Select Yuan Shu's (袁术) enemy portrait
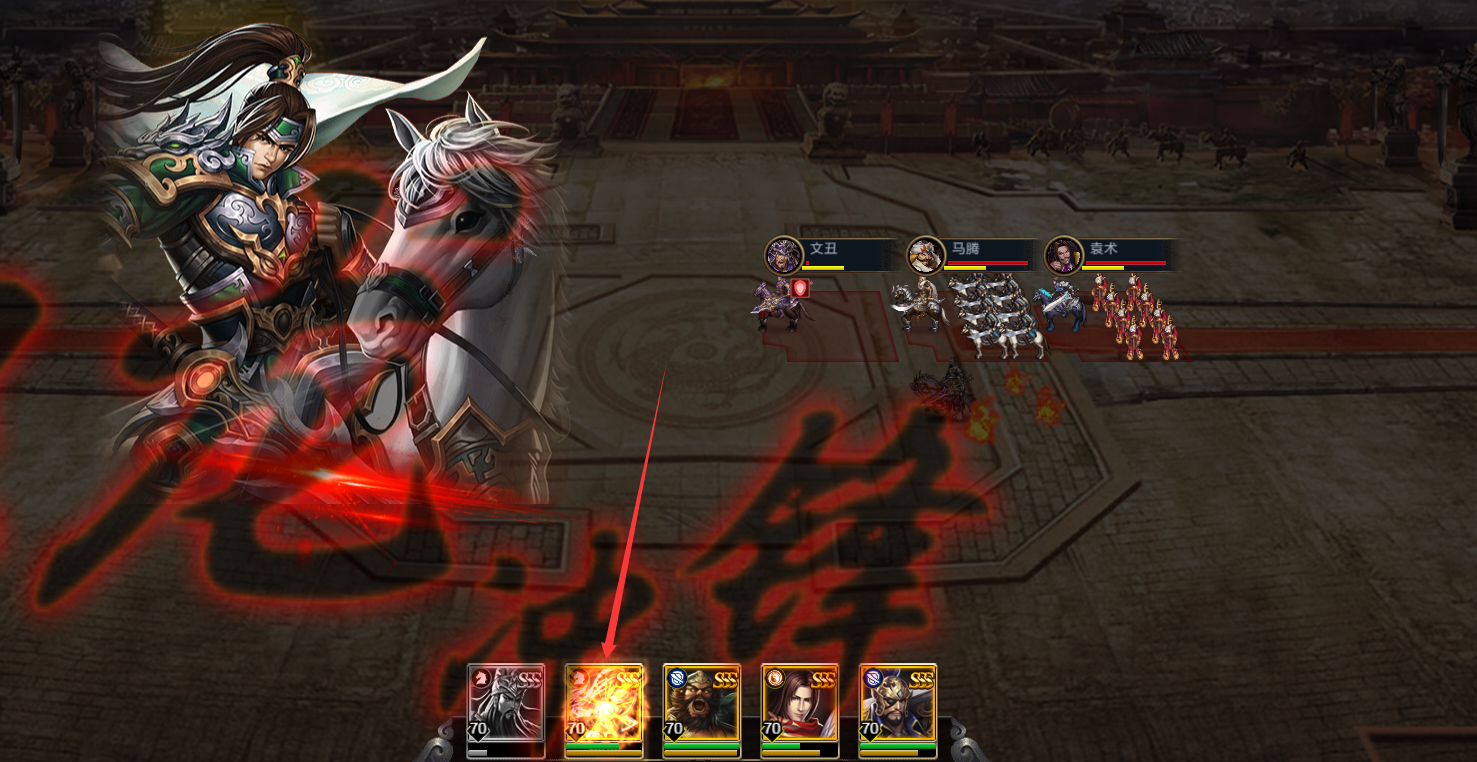 click(1062, 256)
